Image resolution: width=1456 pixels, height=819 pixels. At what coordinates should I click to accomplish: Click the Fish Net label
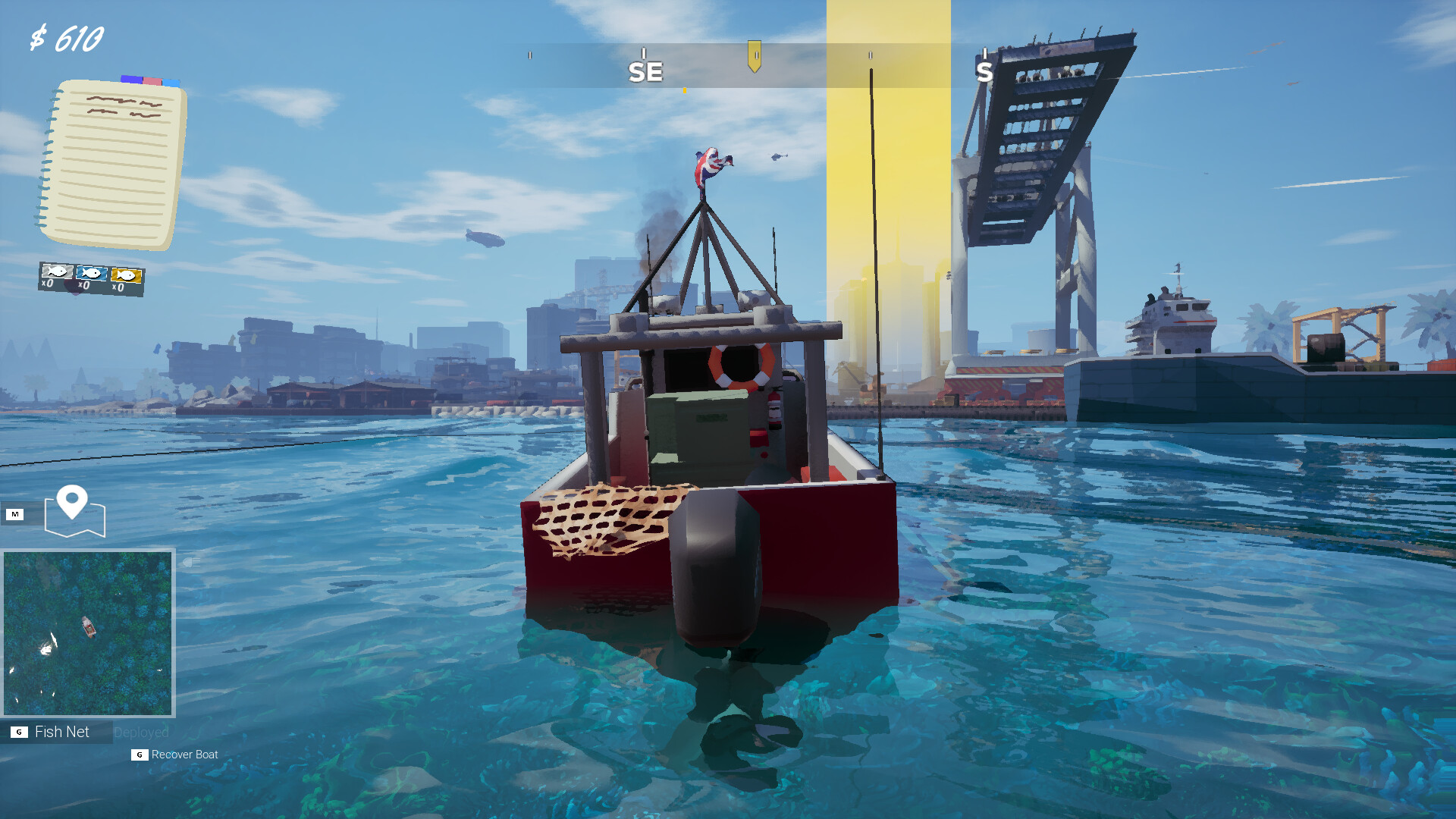(x=61, y=731)
